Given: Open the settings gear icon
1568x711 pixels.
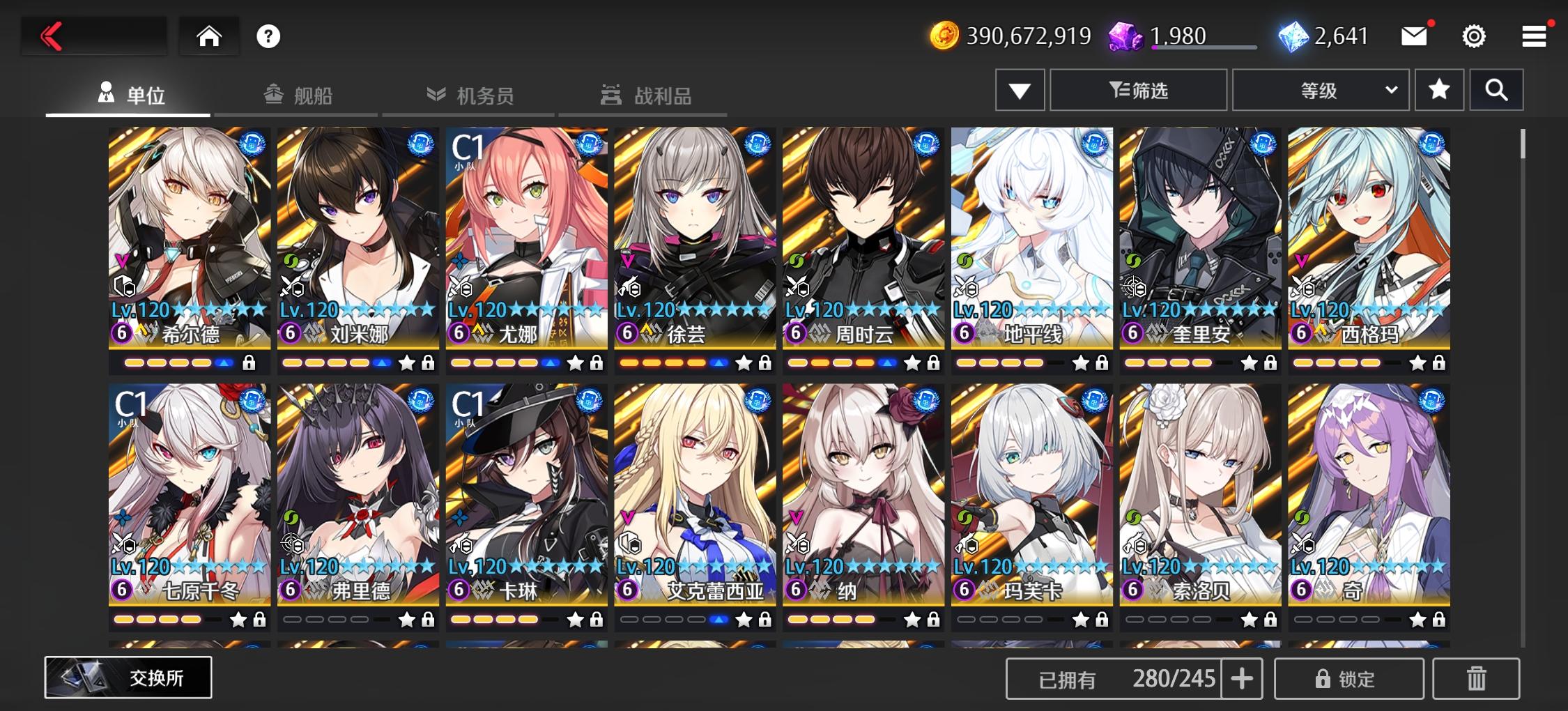Looking at the screenshot, I should tap(1473, 36).
